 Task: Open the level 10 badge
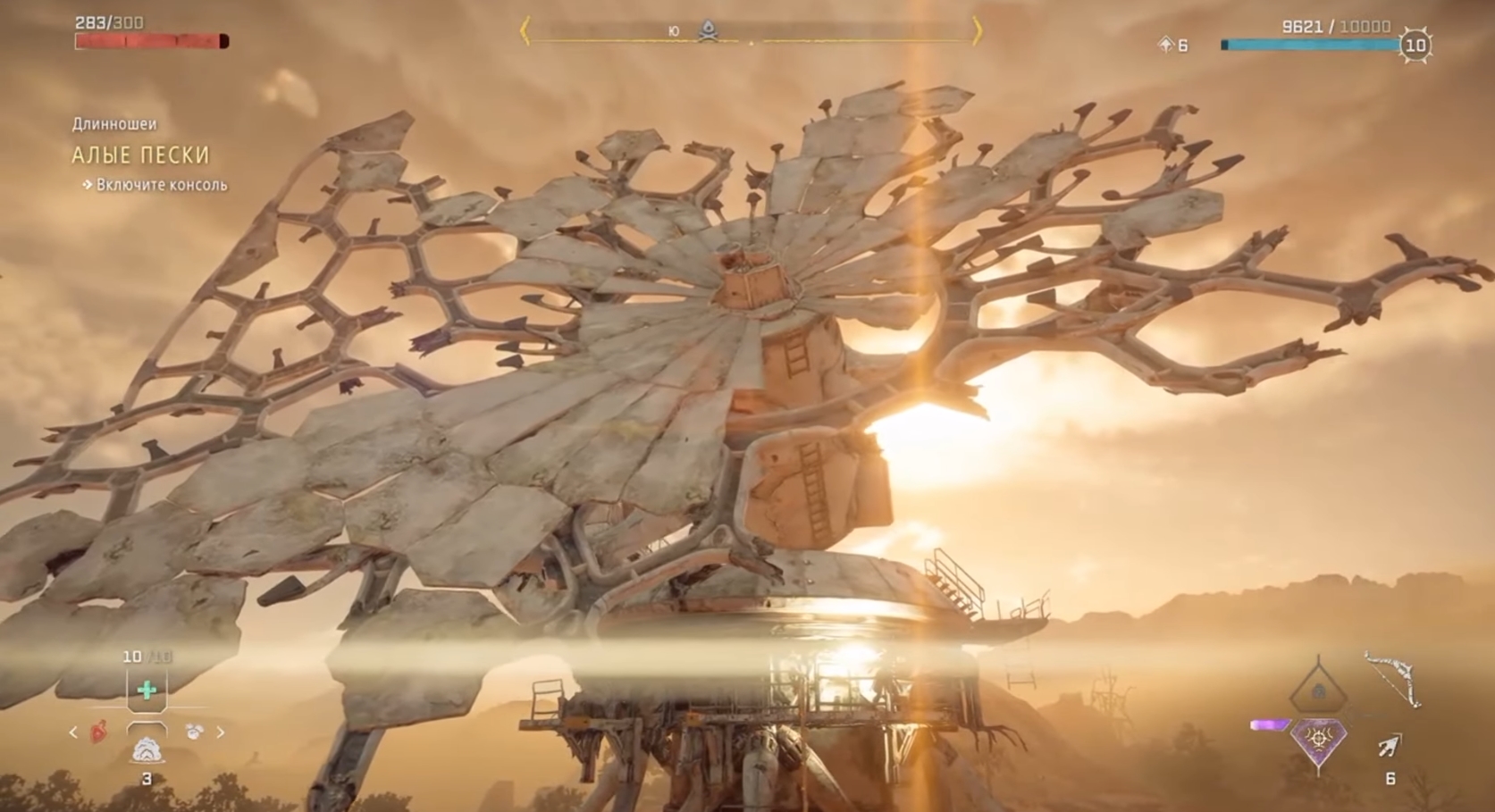[1415, 46]
